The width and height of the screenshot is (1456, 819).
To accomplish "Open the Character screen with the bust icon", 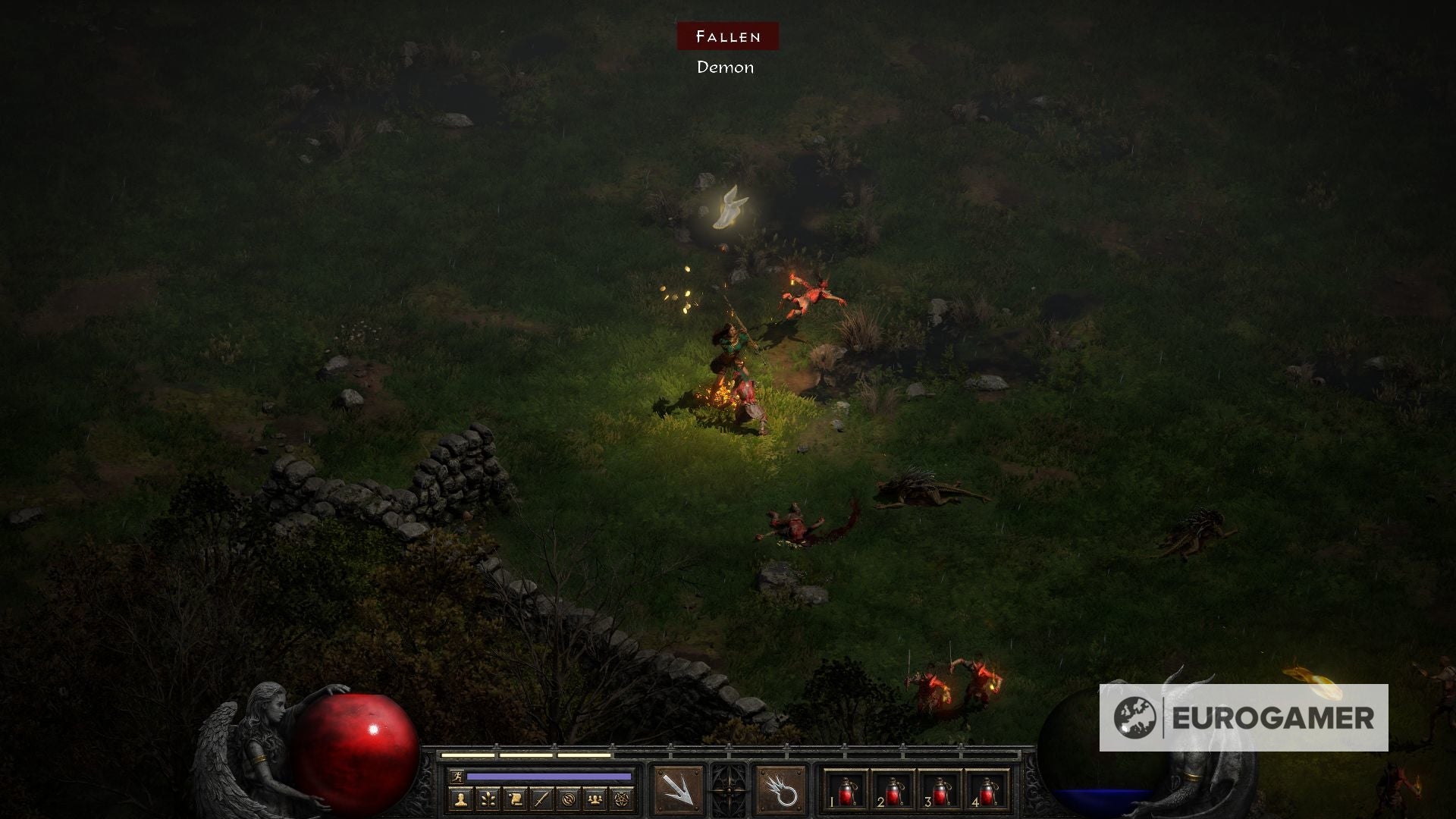I will 462,799.
